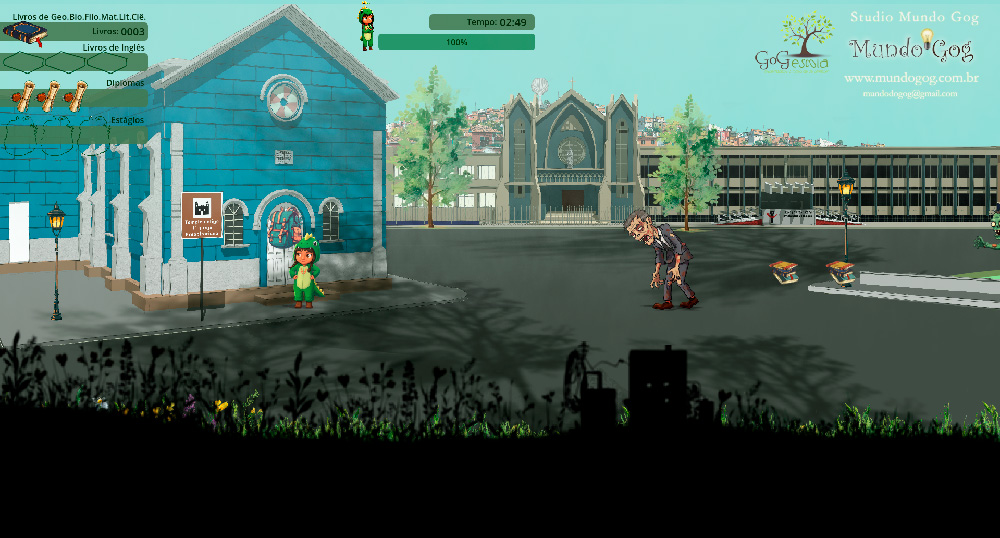The image size is (1000, 538).
Task: Open the mundodogog@gmail.com email link
Action: [x=909, y=94]
